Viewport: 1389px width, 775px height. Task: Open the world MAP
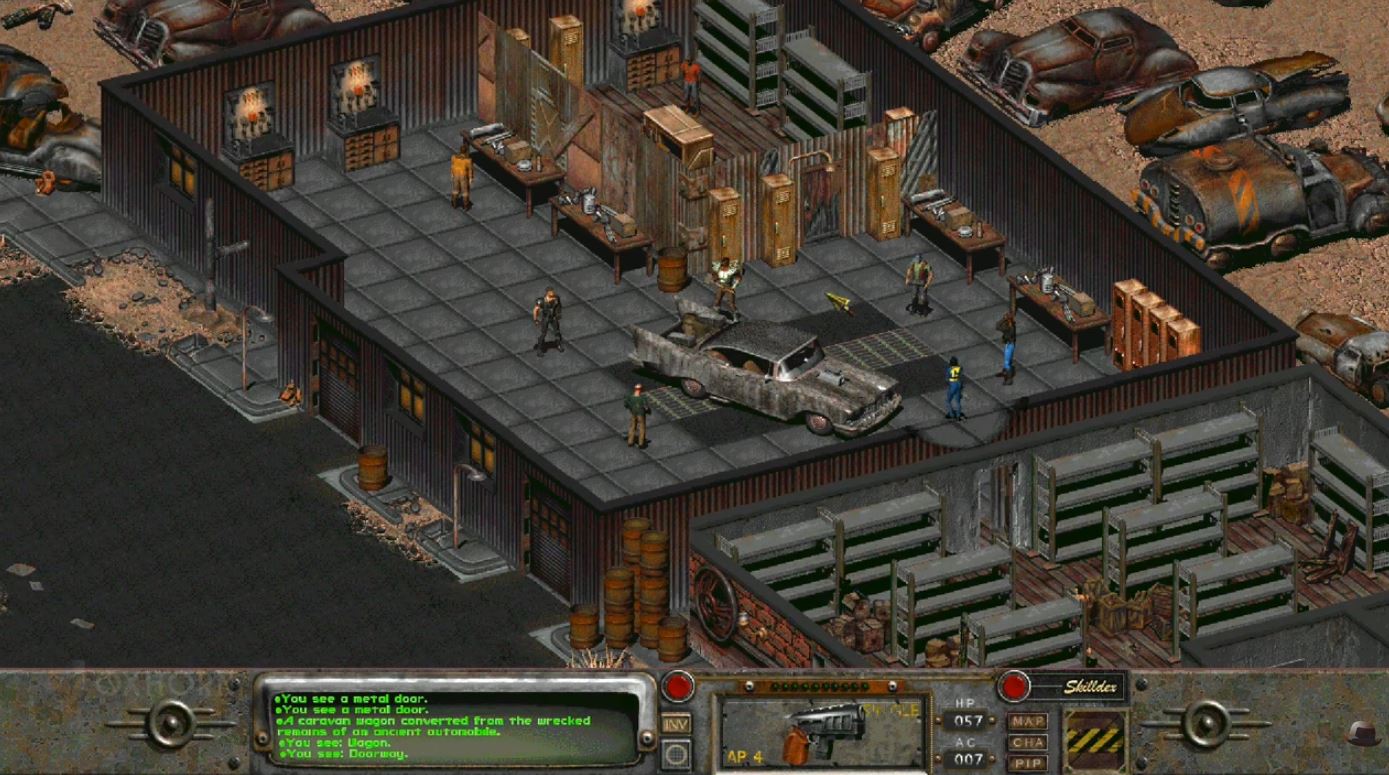click(1027, 721)
